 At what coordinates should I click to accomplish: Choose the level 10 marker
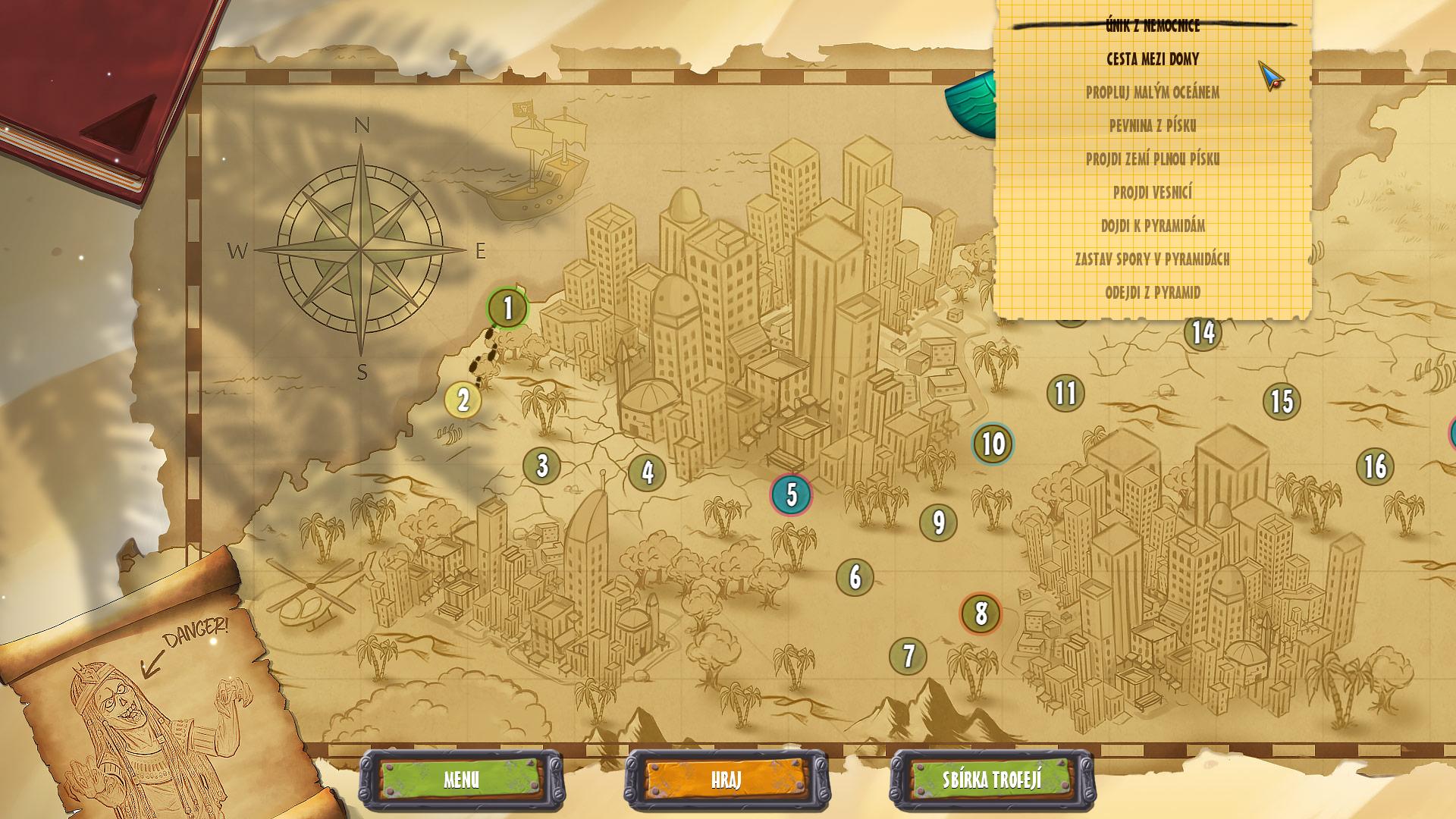tap(993, 444)
